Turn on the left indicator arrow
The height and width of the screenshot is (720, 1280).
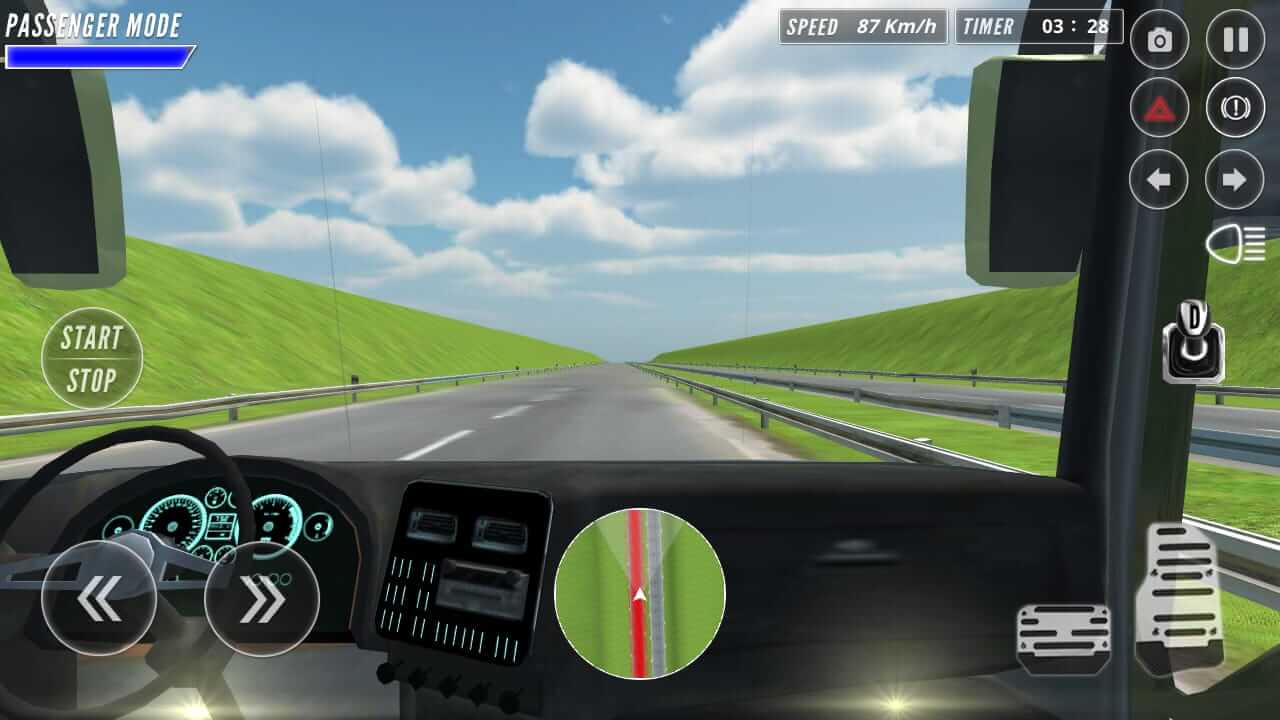[x=1159, y=180]
